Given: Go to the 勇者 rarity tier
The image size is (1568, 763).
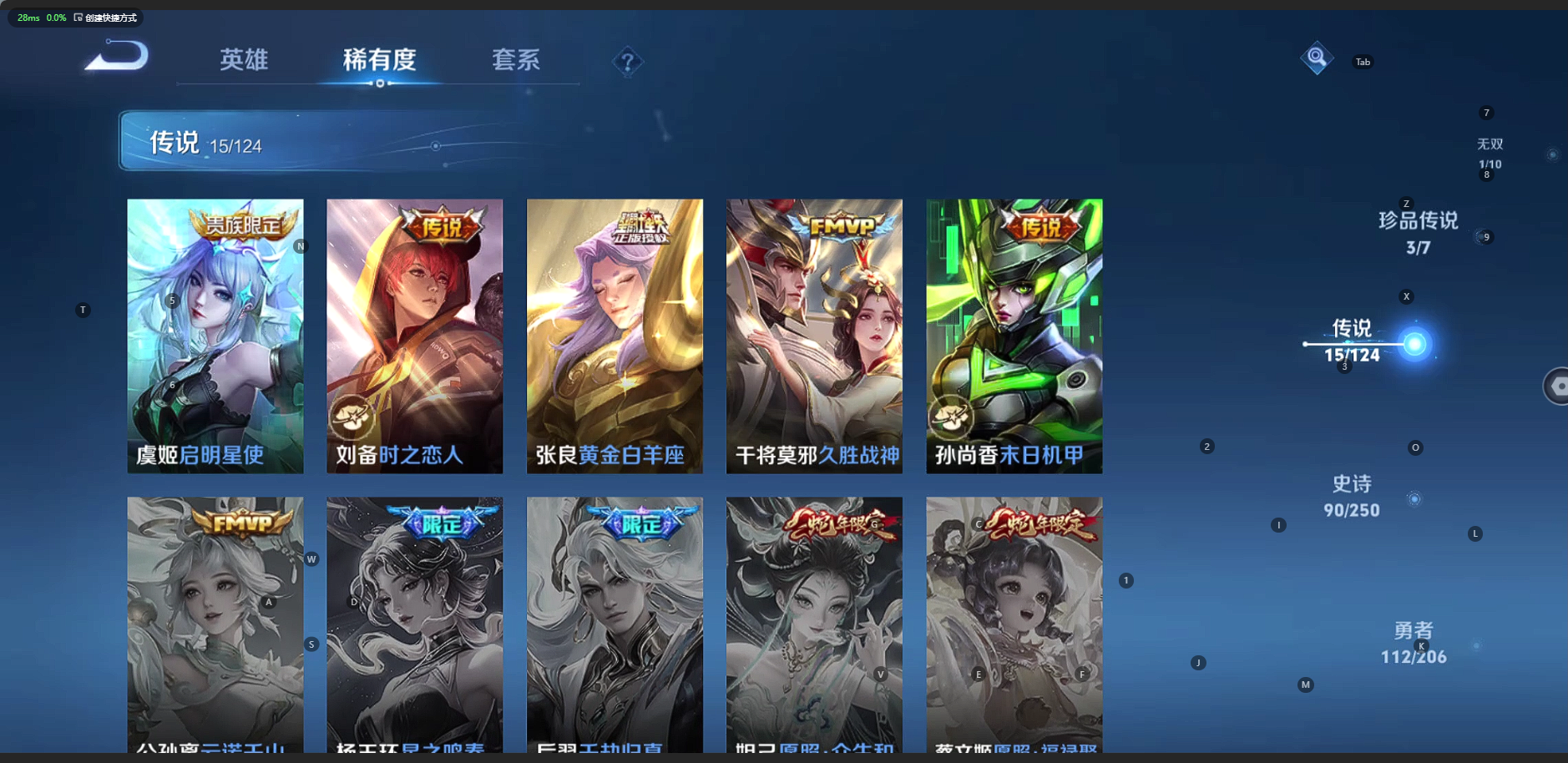Looking at the screenshot, I should point(1413,643).
